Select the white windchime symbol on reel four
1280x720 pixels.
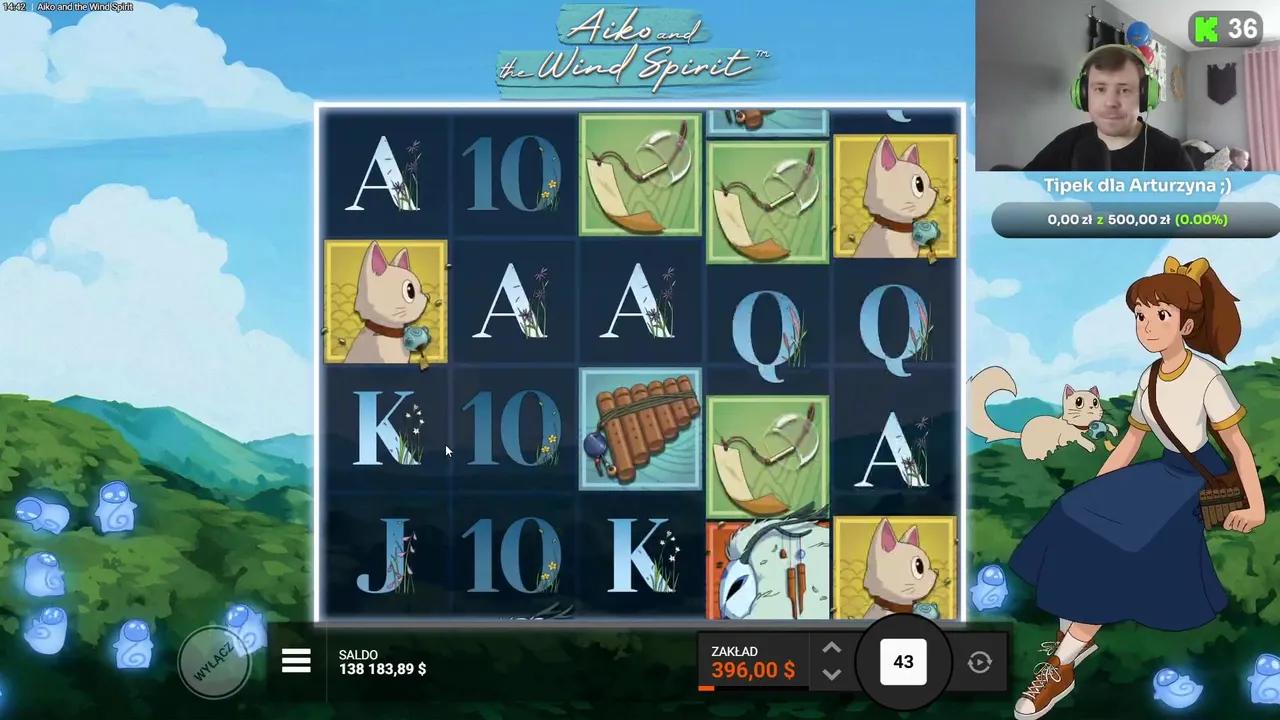point(767,565)
